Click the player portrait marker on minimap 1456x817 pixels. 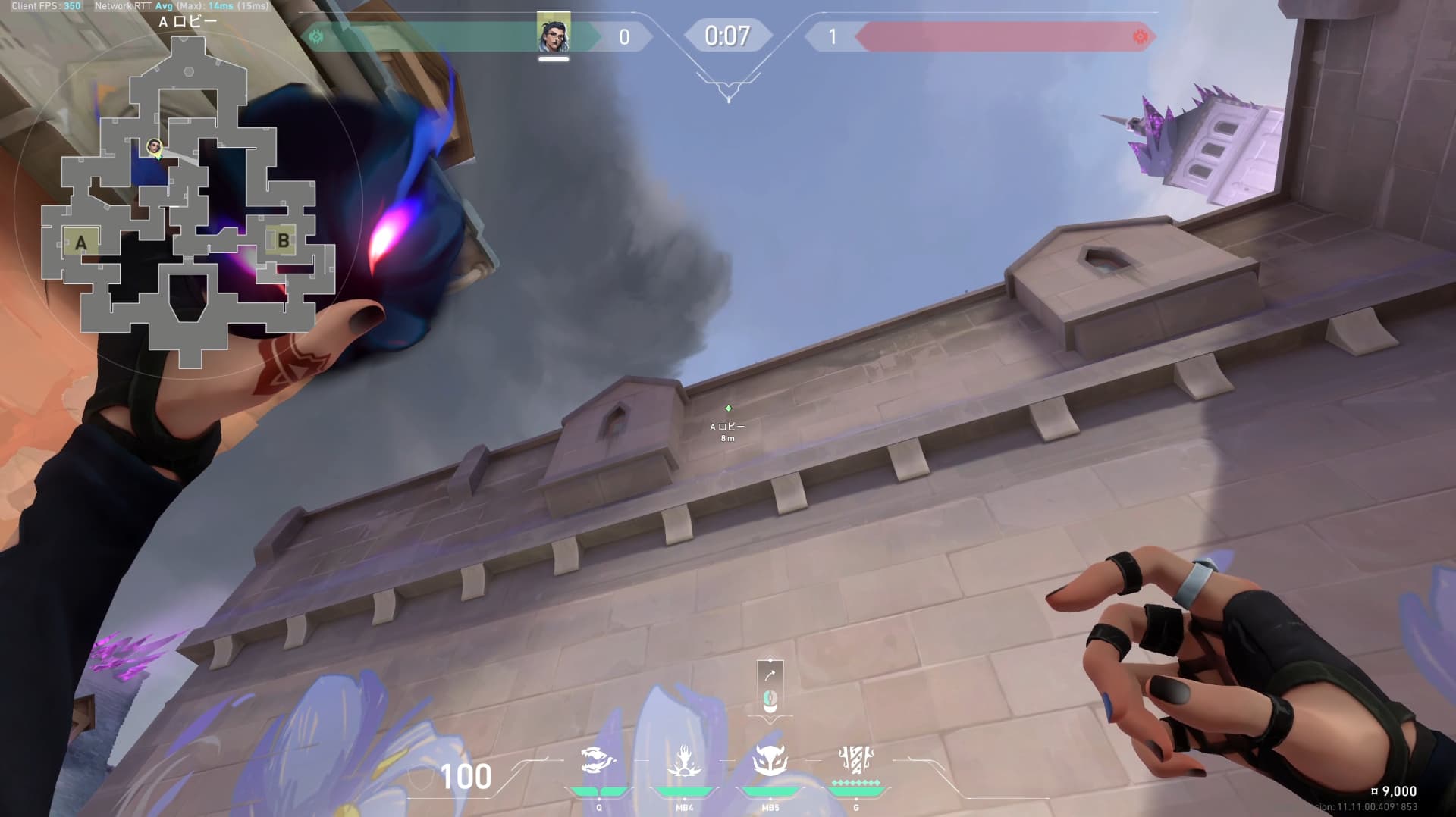(x=155, y=146)
